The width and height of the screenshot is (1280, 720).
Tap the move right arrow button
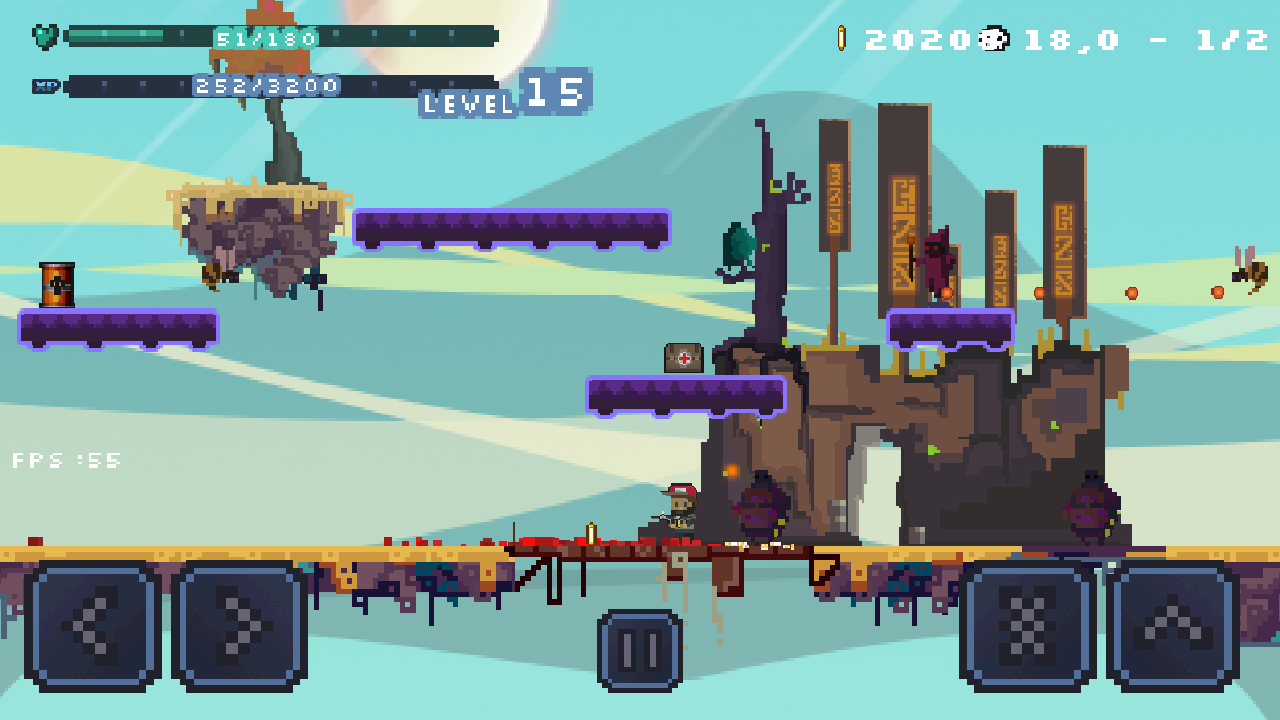pyautogui.click(x=240, y=626)
